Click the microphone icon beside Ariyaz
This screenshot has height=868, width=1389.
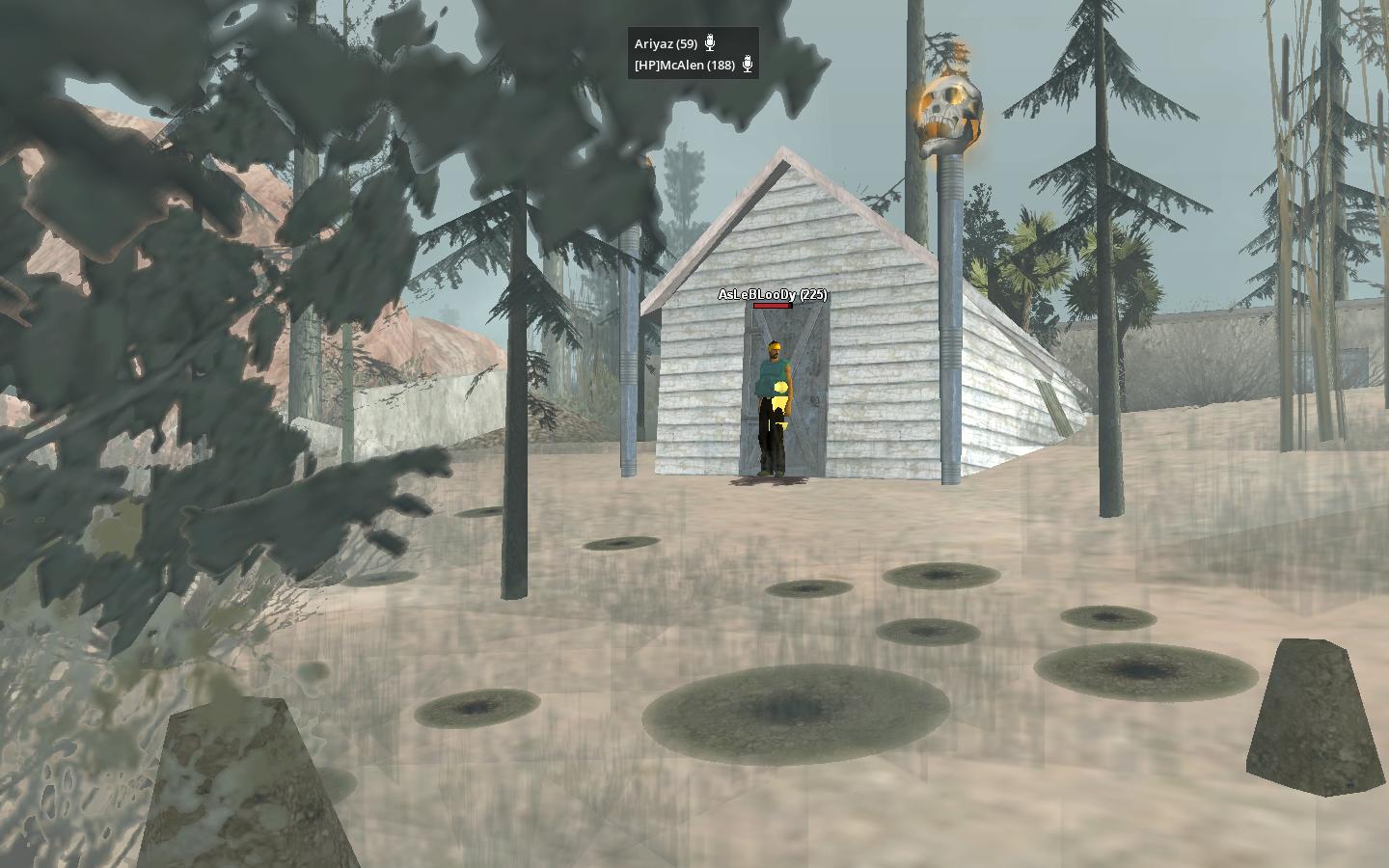click(710, 42)
